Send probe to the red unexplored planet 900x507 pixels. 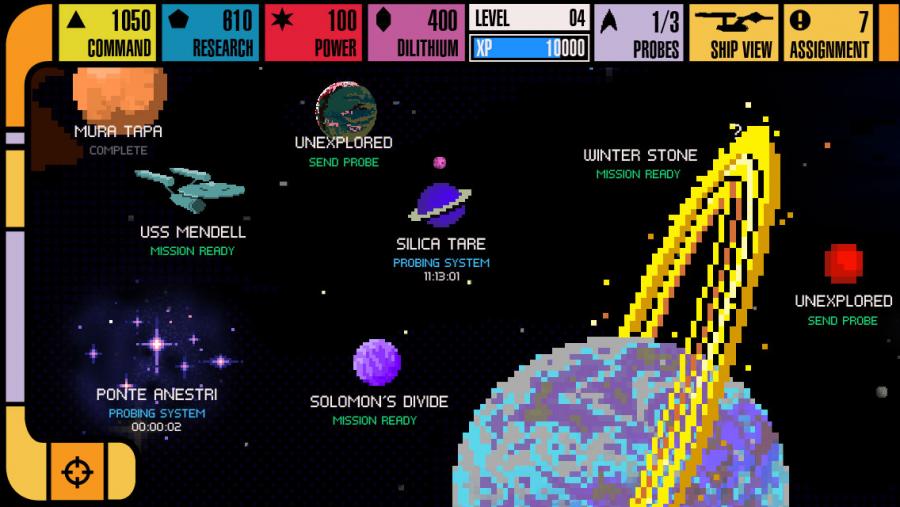coord(843,263)
